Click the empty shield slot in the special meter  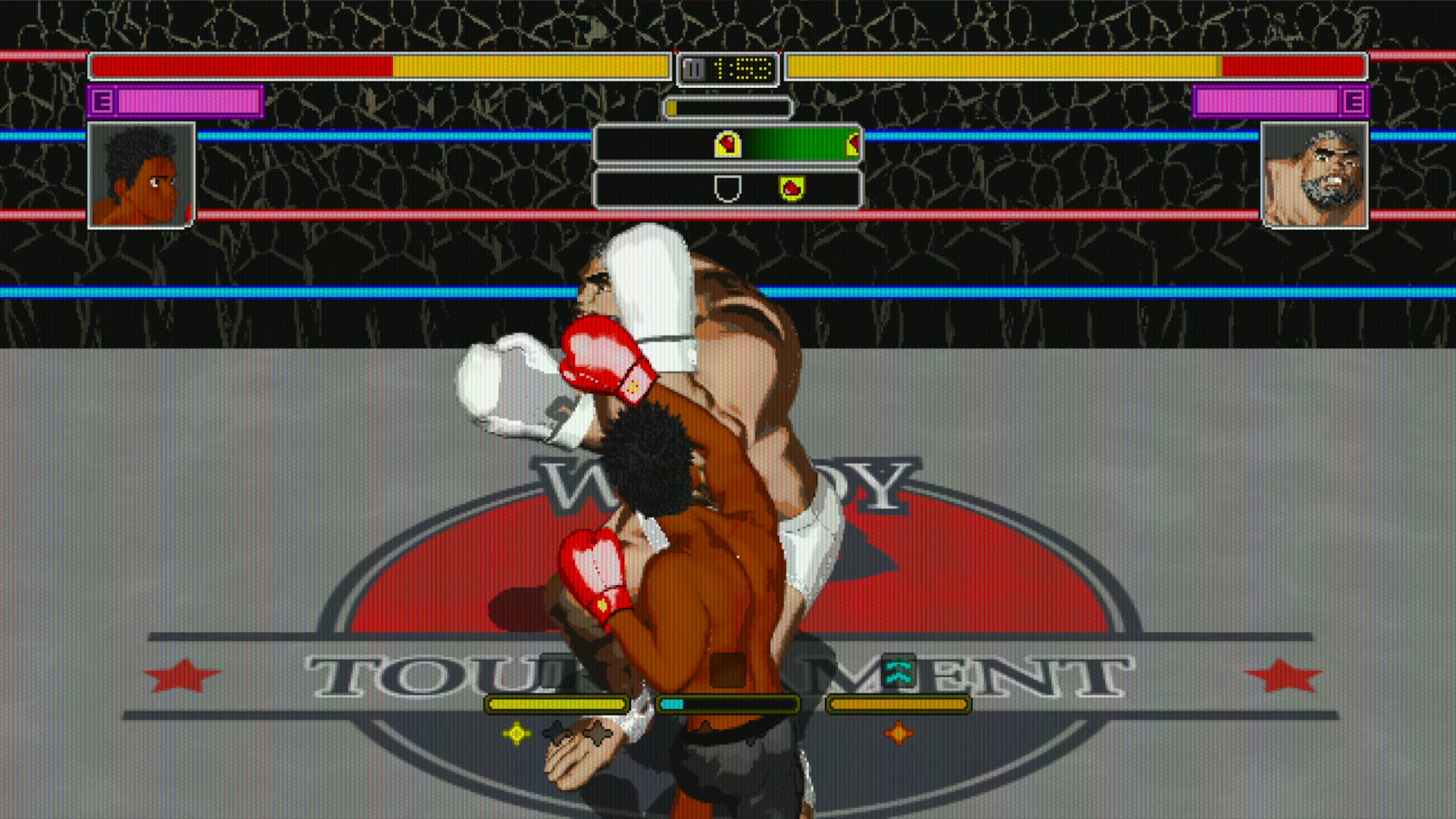728,189
